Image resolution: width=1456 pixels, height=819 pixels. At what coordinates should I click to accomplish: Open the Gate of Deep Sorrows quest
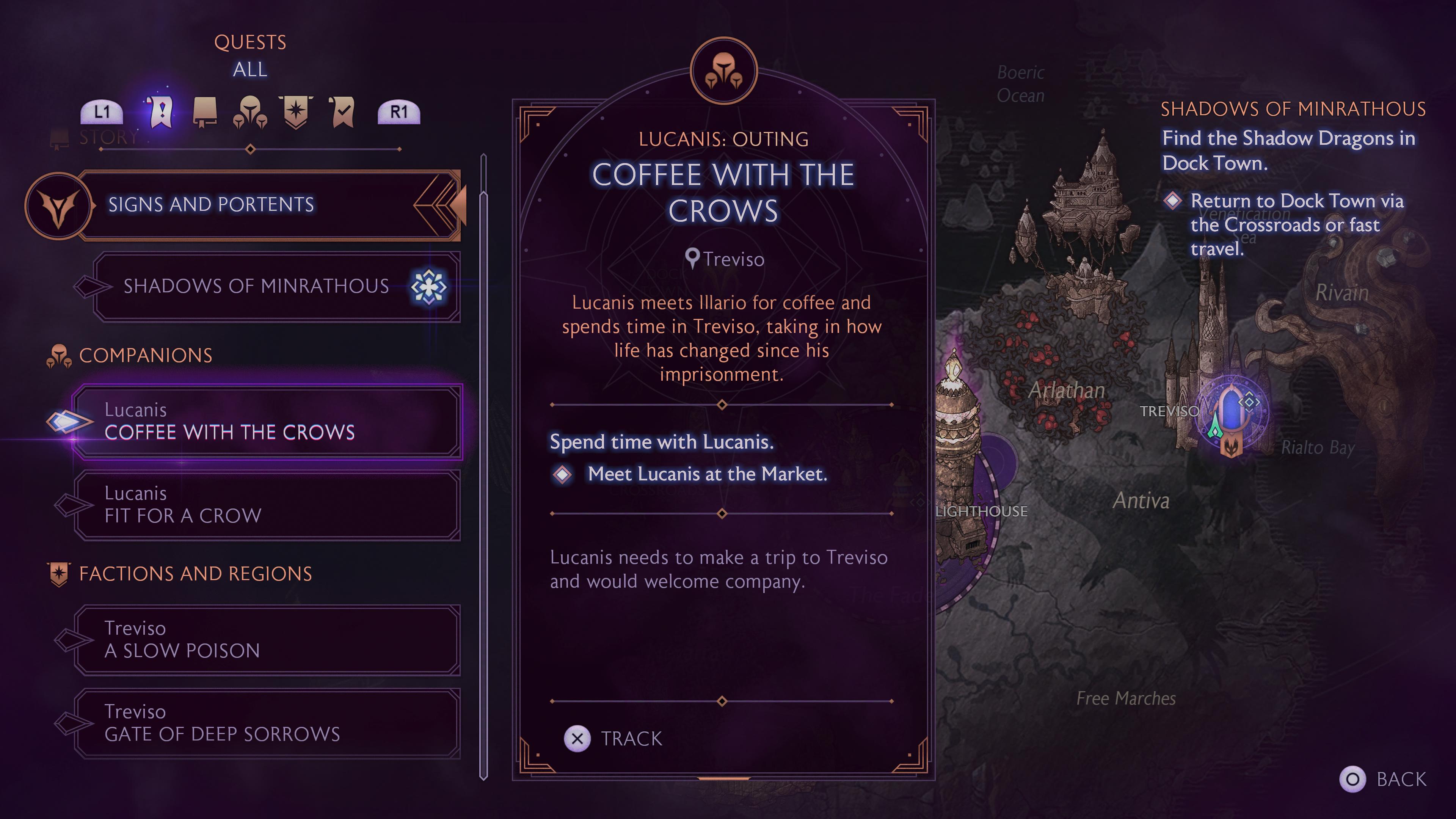(266, 723)
